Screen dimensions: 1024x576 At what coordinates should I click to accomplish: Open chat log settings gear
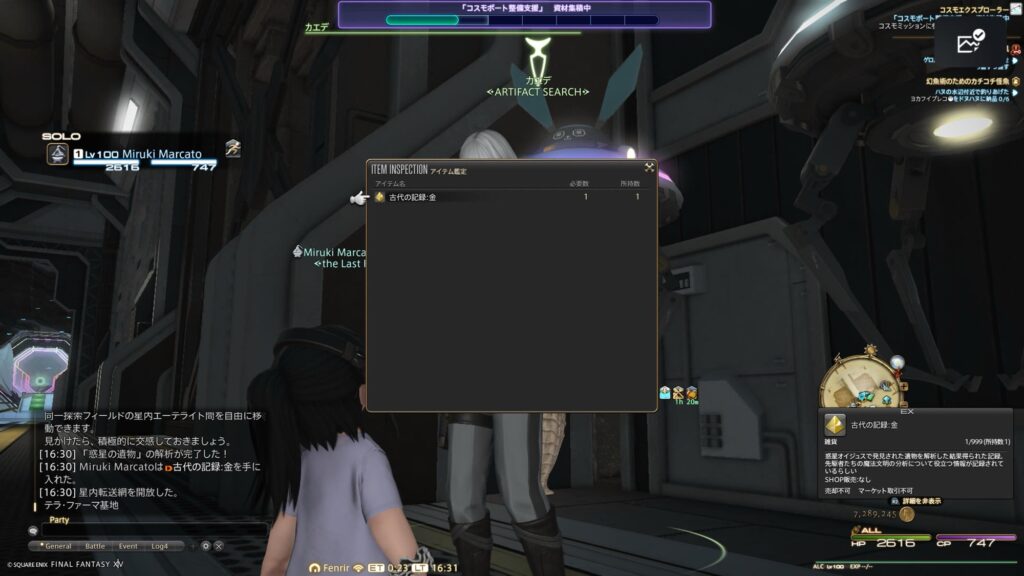(x=206, y=546)
